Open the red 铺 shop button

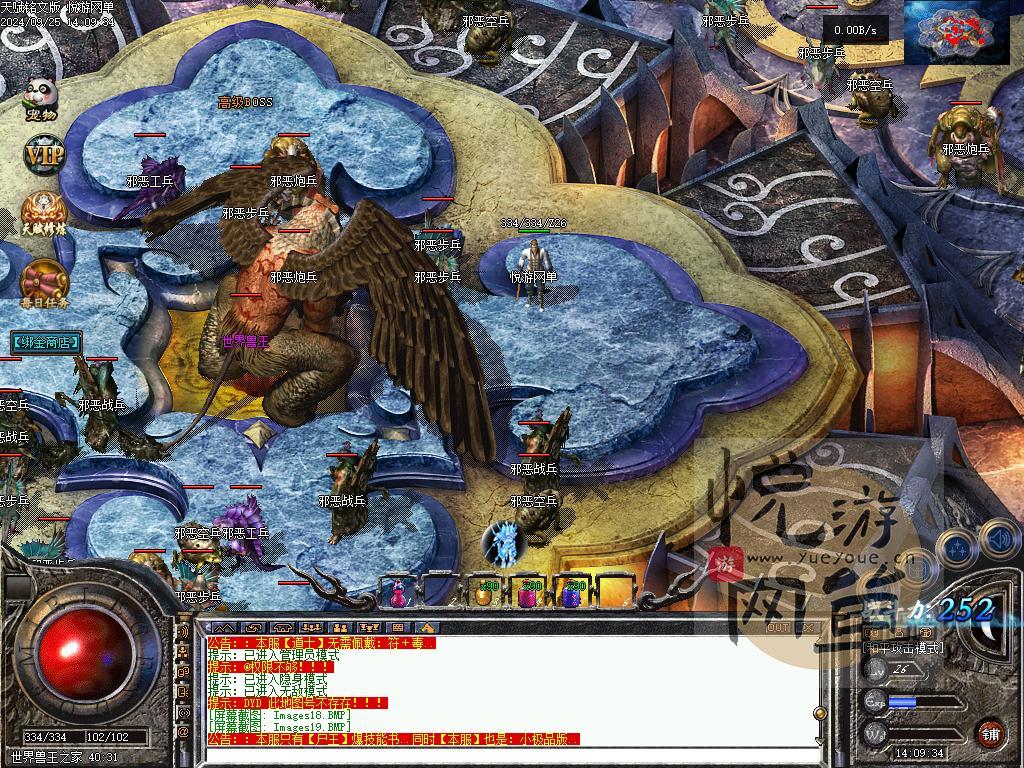990,733
